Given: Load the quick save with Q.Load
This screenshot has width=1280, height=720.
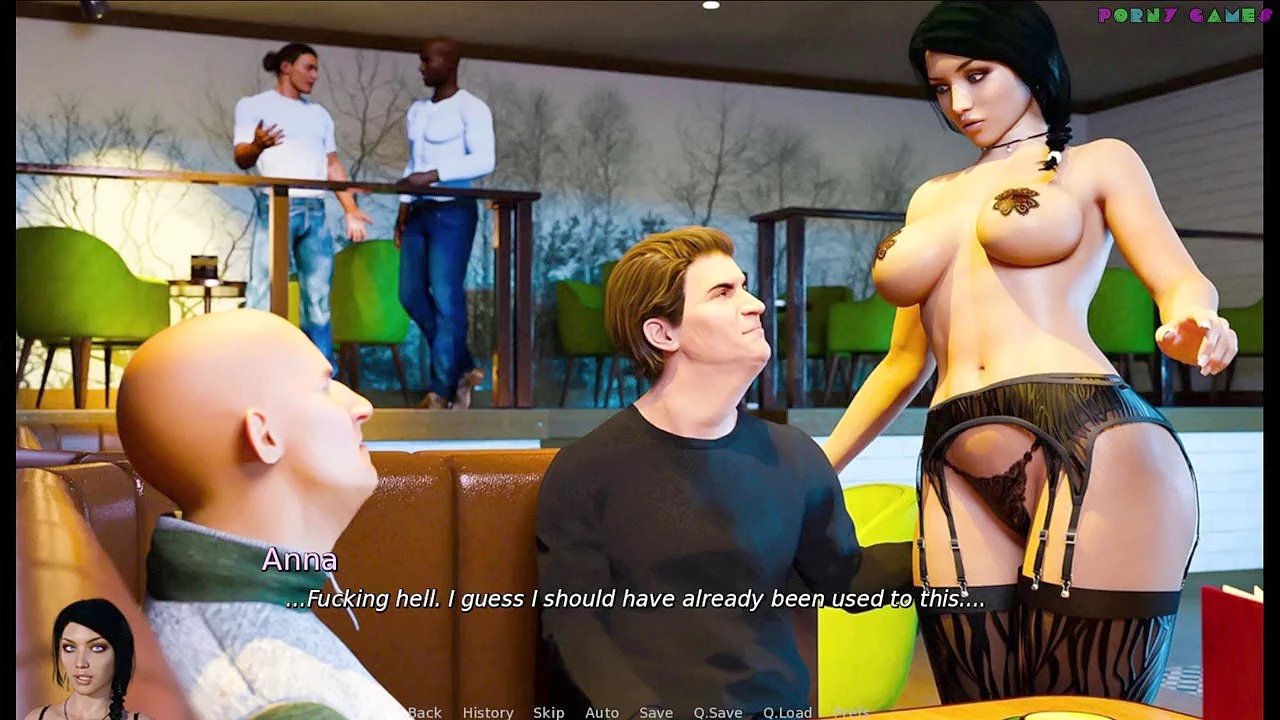Looking at the screenshot, I should click(x=787, y=712).
